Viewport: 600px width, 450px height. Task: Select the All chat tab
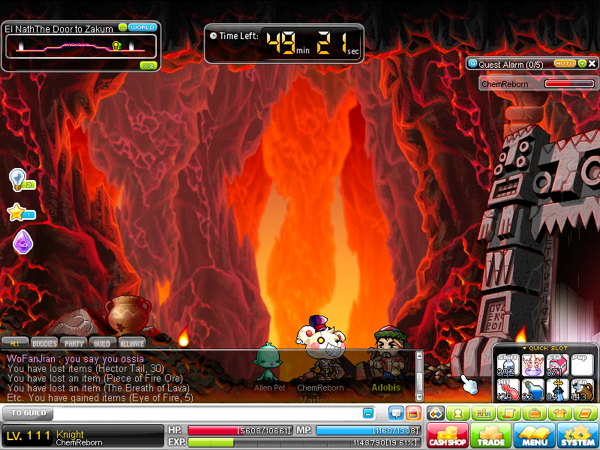(x=16, y=343)
